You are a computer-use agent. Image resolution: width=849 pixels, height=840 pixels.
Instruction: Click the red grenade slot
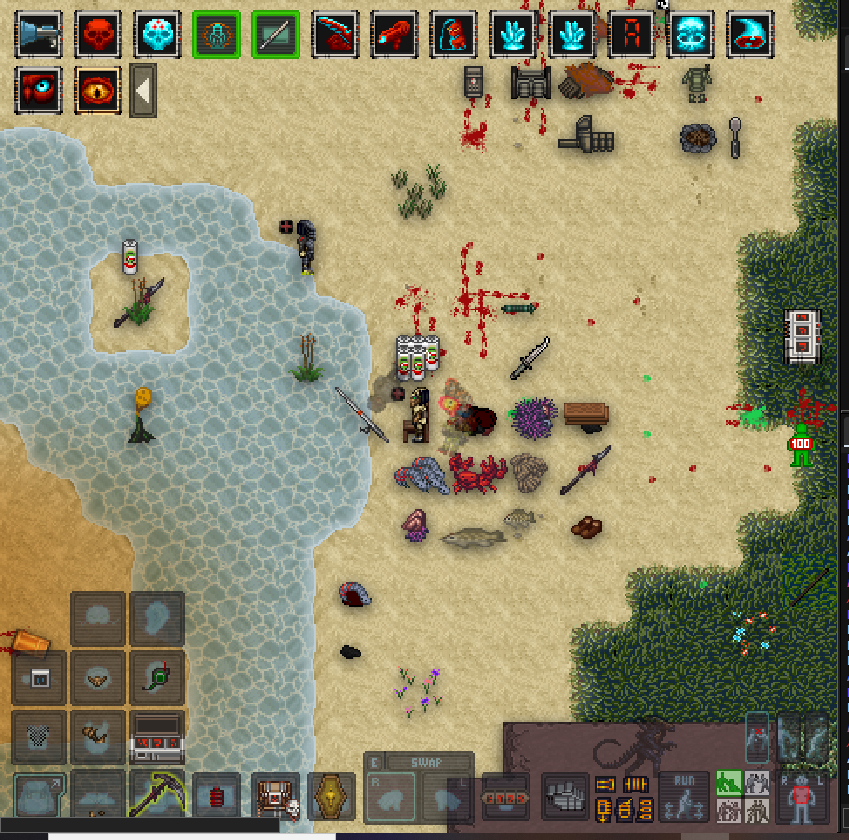pos(216,796)
